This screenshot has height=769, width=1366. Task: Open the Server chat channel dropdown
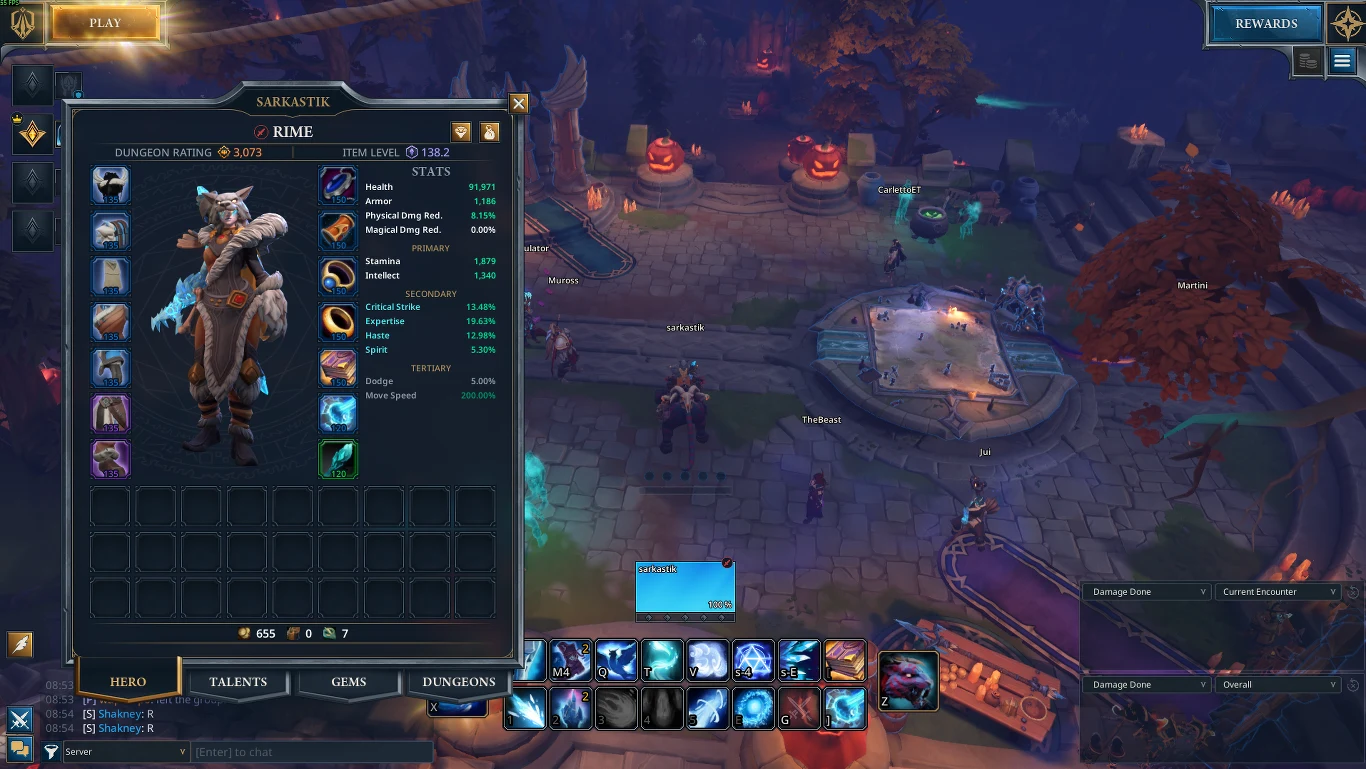point(126,752)
